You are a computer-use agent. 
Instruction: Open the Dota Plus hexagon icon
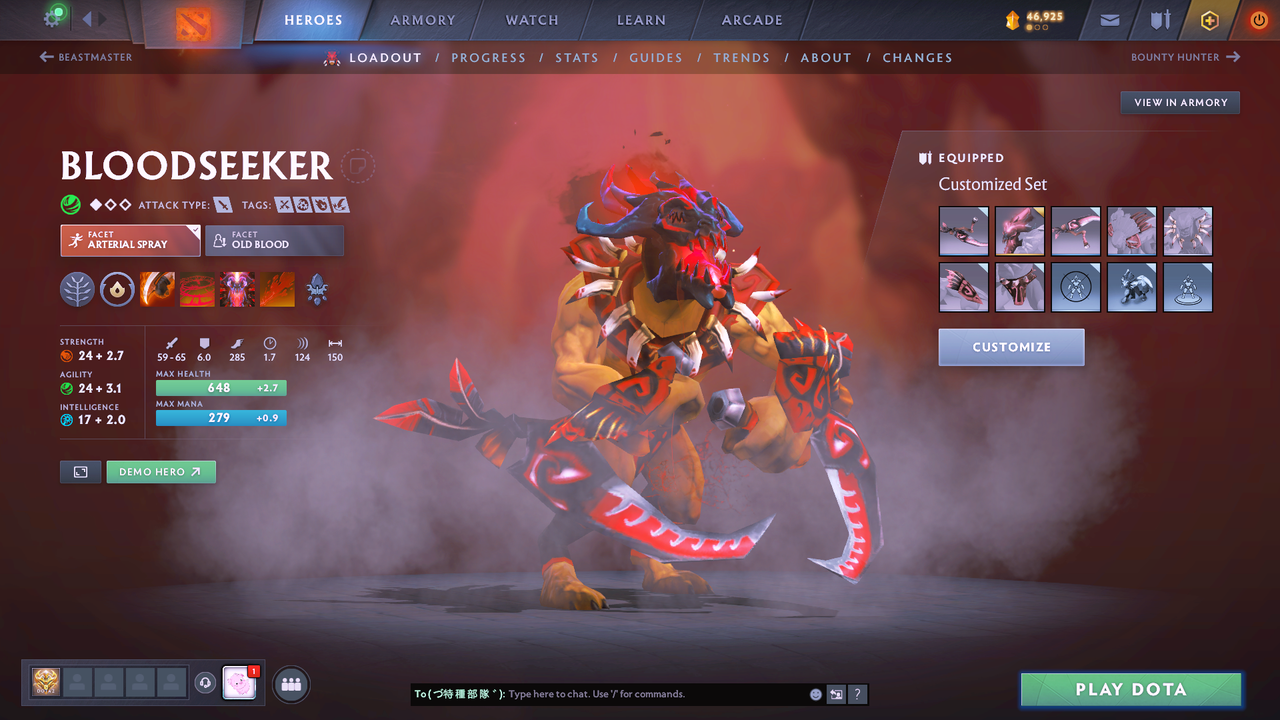click(x=1209, y=20)
